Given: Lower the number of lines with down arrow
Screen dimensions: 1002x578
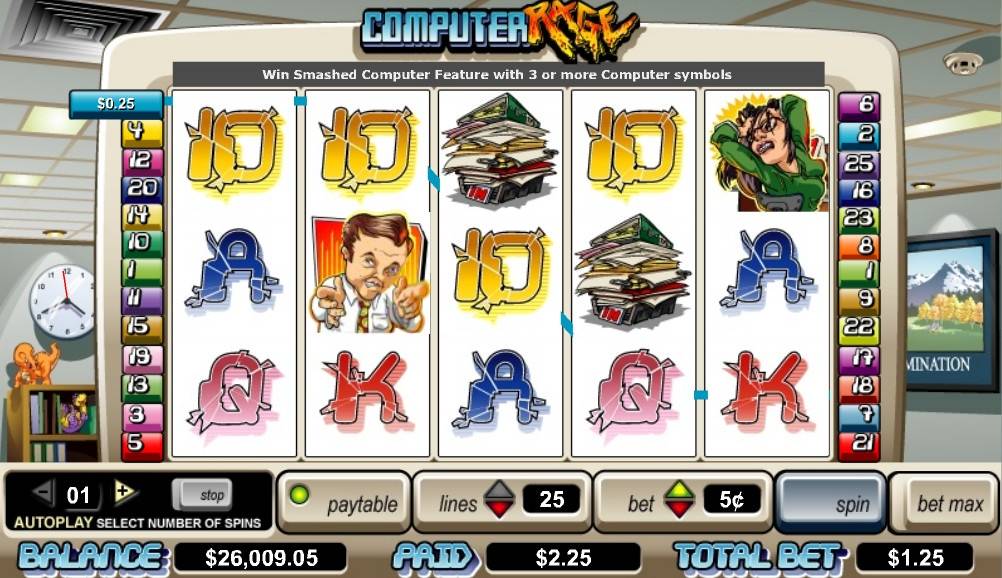Looking at the screenshot, I should pyautogui.click(x=499, y=510).
